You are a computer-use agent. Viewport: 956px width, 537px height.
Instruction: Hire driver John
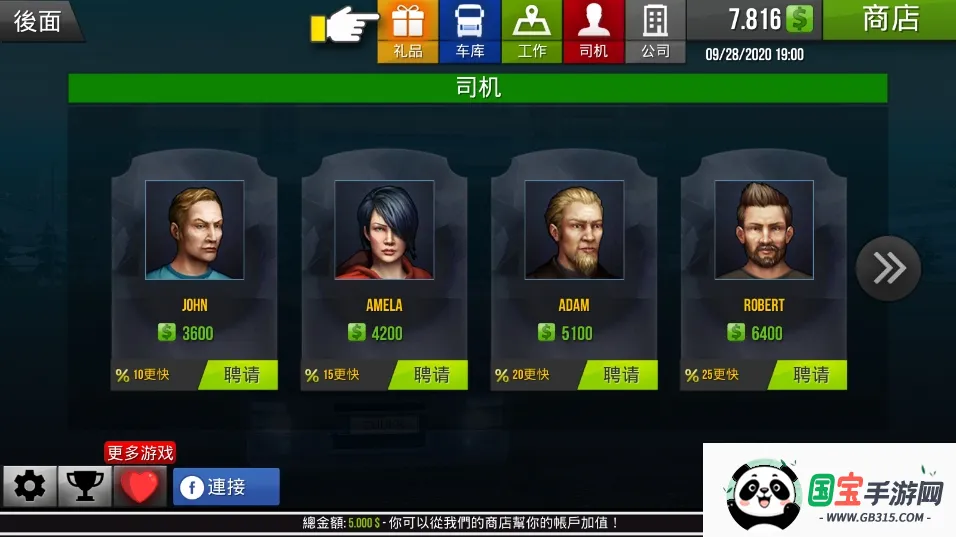tap(242, 375)
